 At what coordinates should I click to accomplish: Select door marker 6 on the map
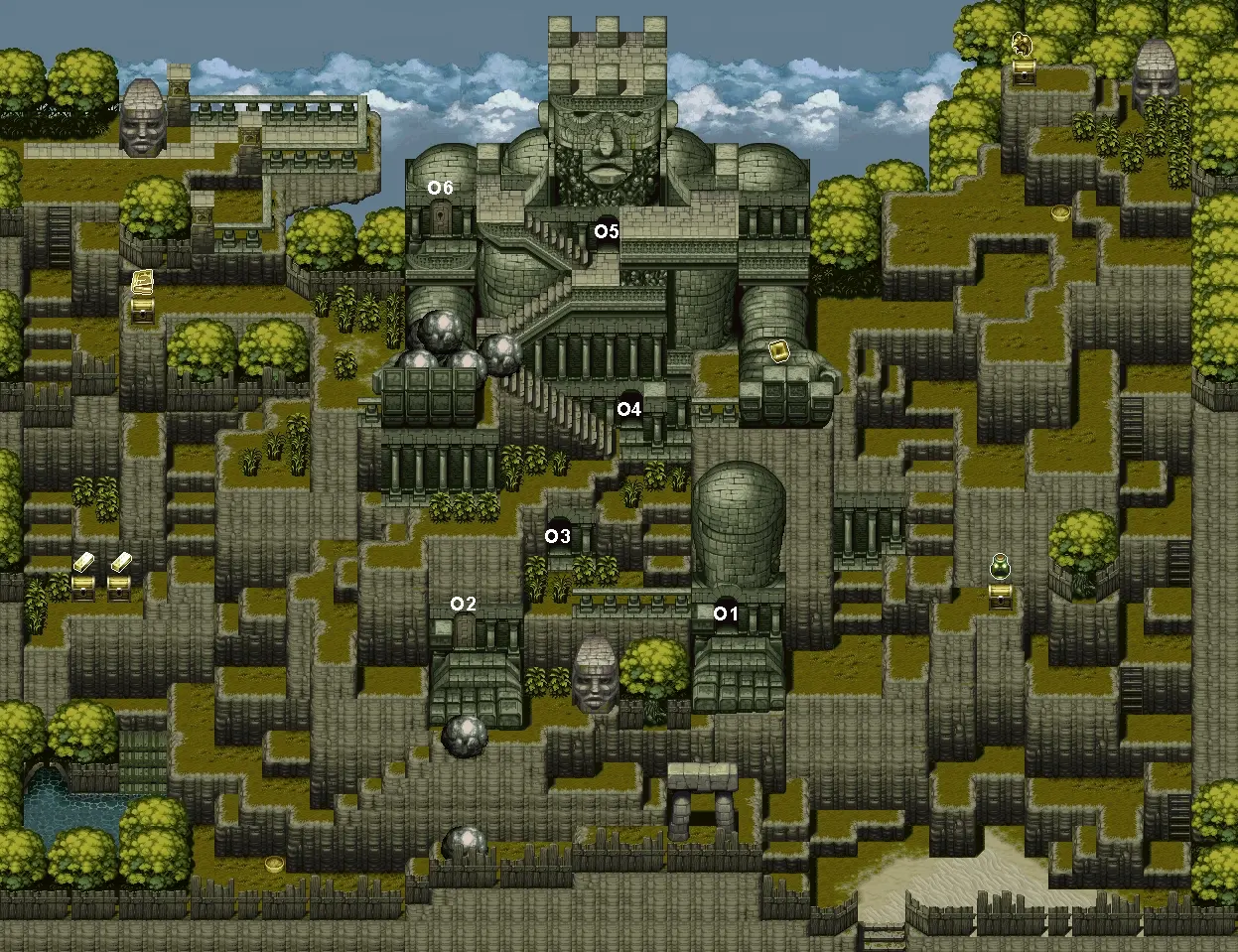click(440, 188)
